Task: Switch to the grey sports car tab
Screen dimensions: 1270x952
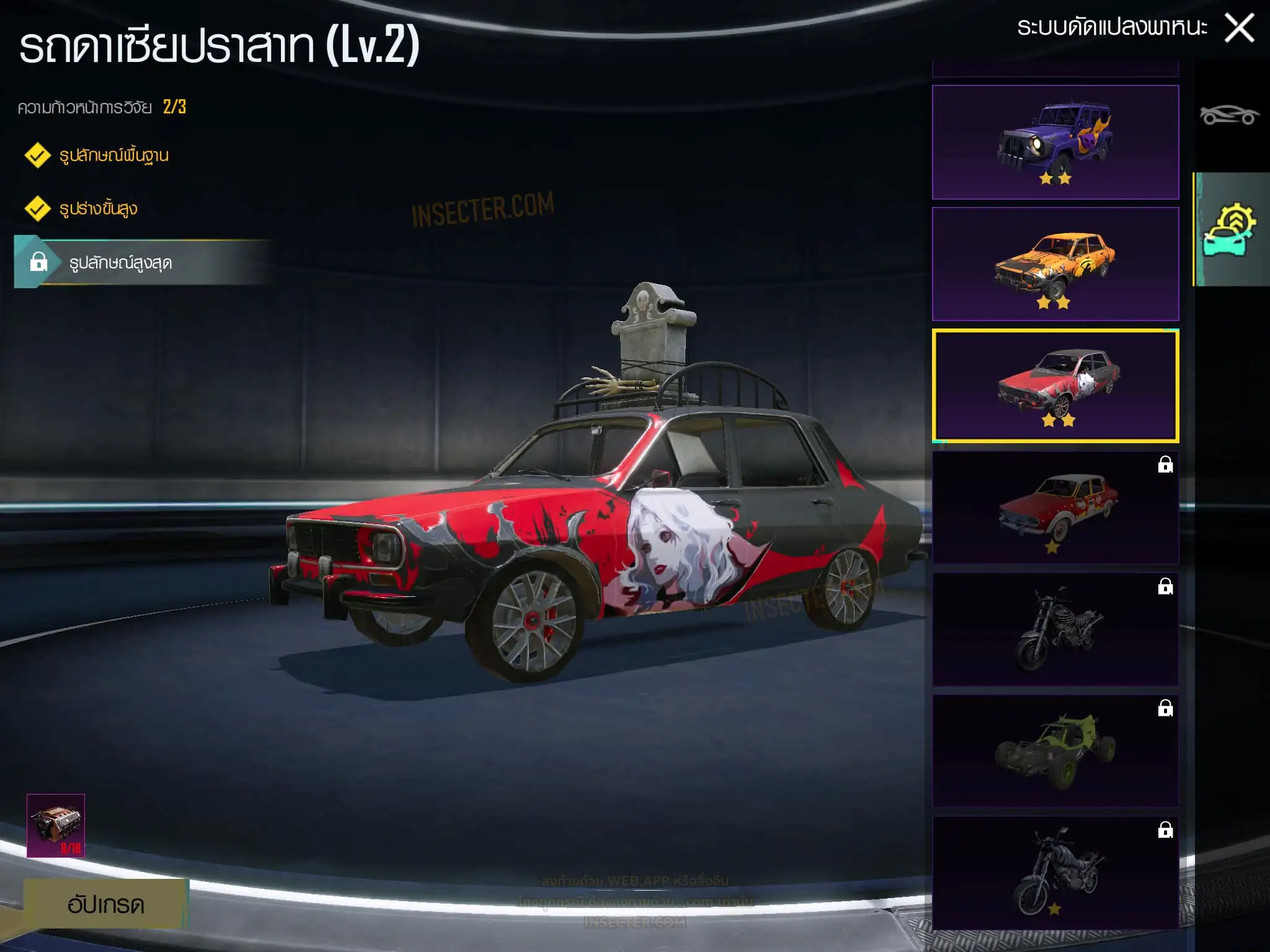Action: click(1229, 115)
